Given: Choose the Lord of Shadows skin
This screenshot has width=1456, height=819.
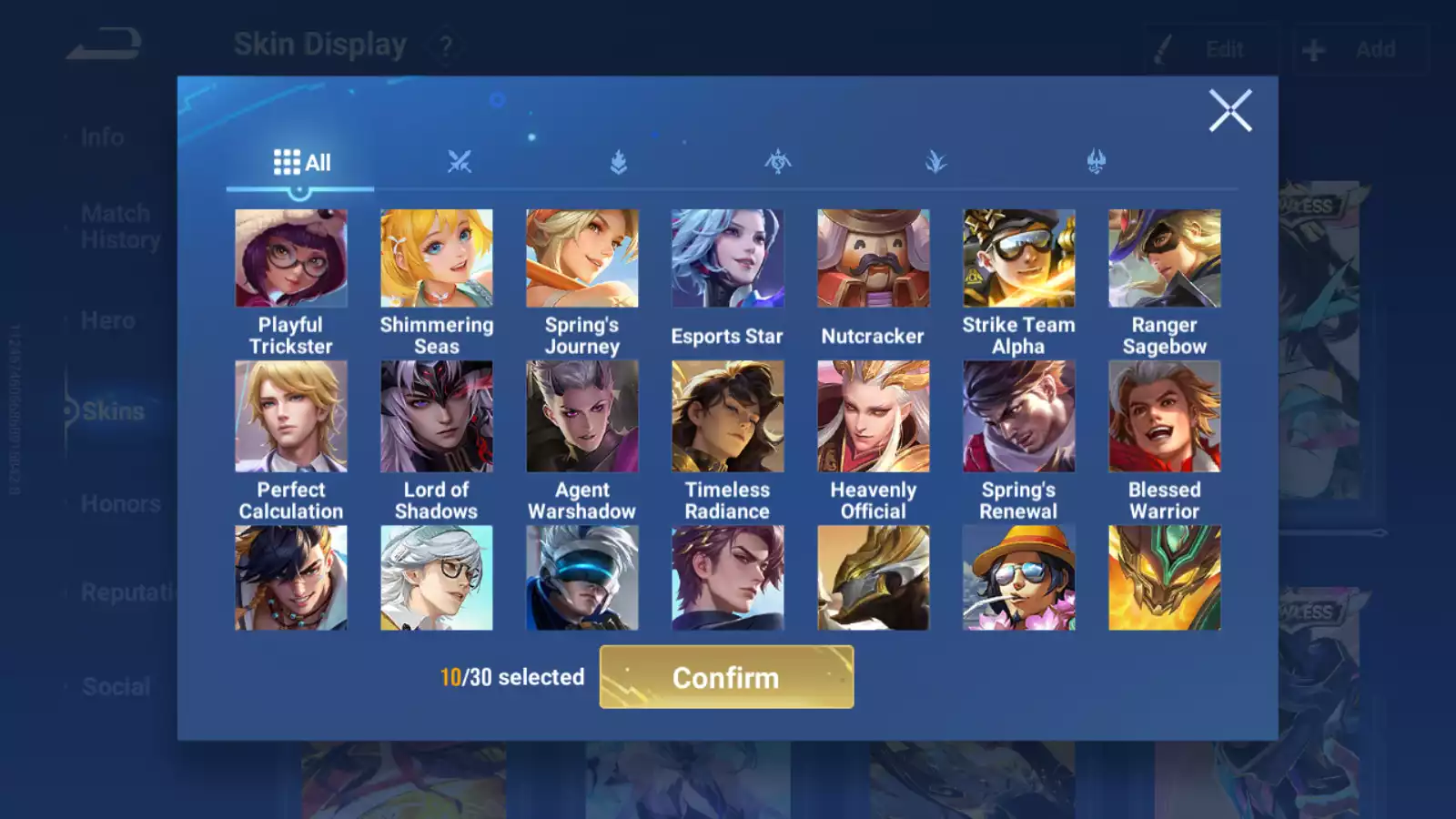Looking at the screenshot, I should (437, 416).
